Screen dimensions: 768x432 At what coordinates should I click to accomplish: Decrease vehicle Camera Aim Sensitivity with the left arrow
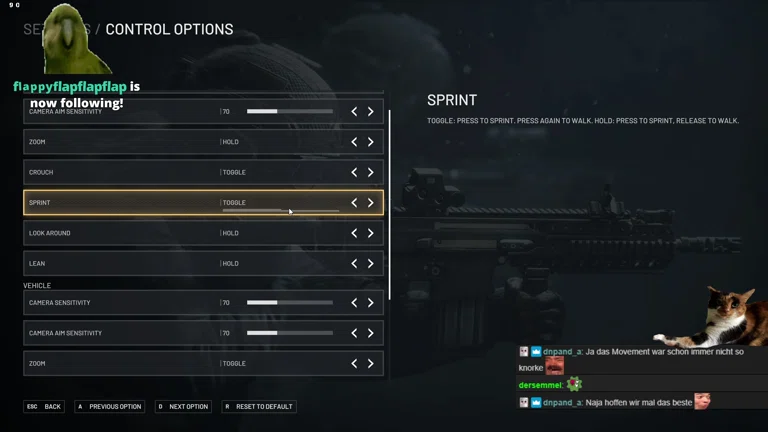[354, 333]
